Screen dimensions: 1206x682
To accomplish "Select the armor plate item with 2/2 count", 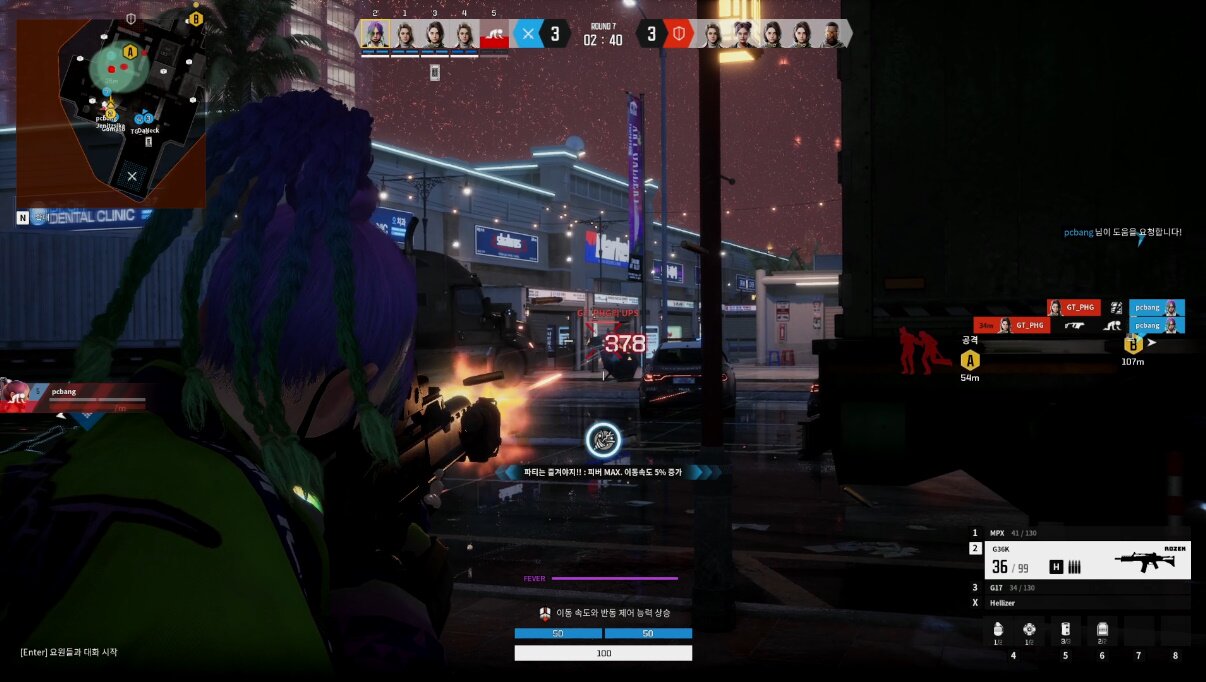I will (1102, 630).
